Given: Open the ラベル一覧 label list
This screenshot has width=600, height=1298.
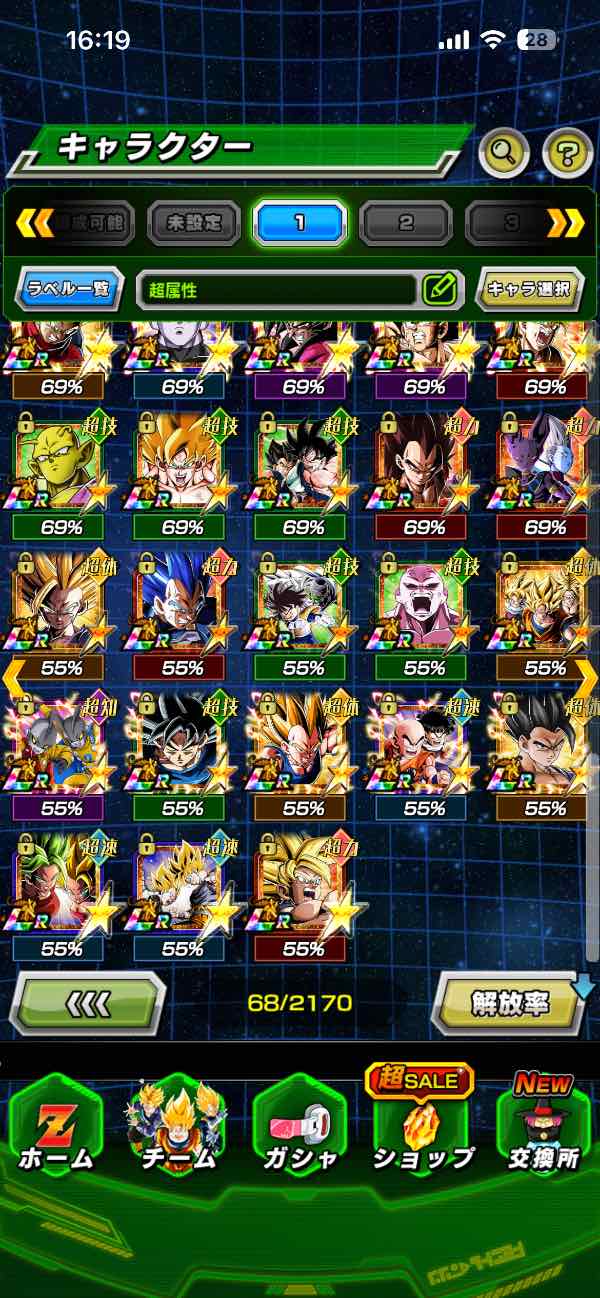Looking at the screenshot, I should point(70,290).
